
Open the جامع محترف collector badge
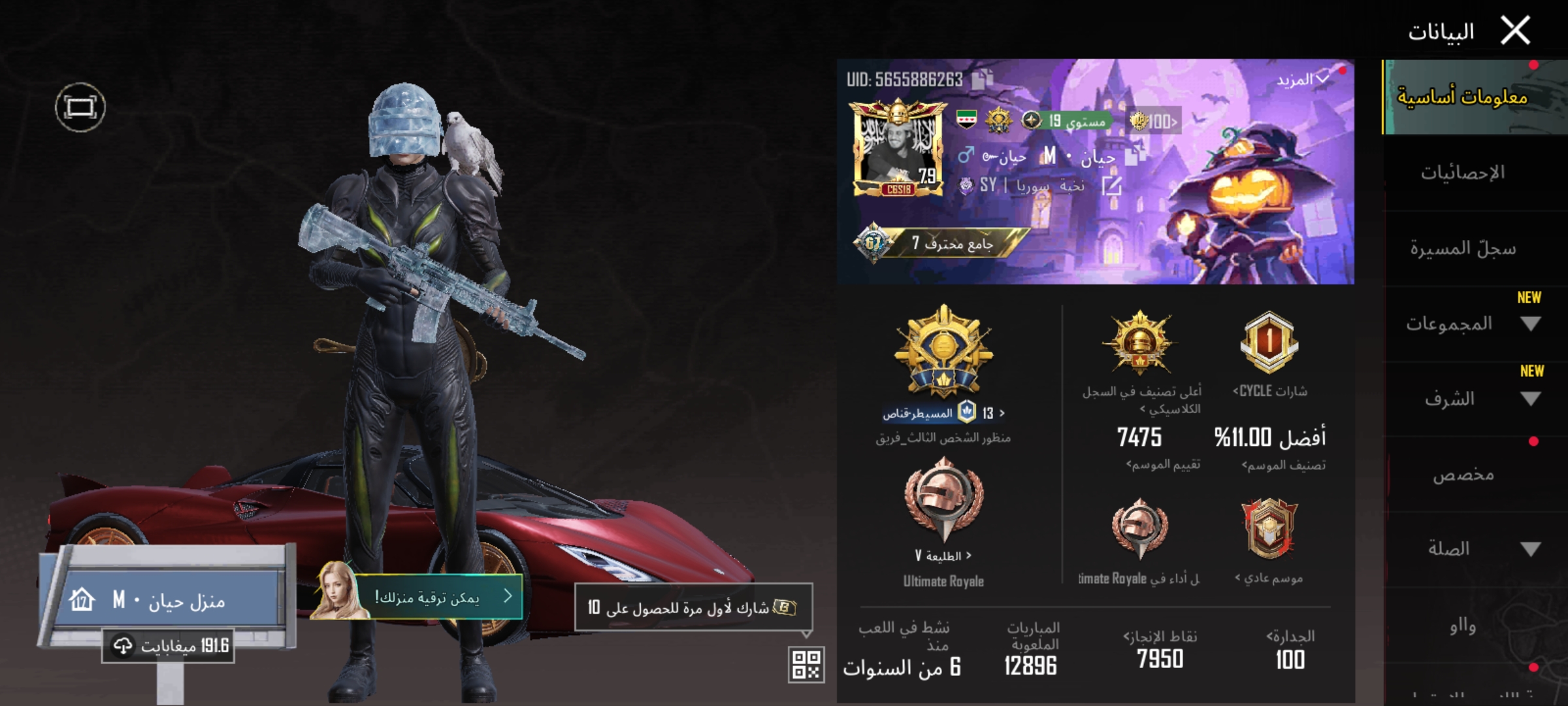point(941,243)
